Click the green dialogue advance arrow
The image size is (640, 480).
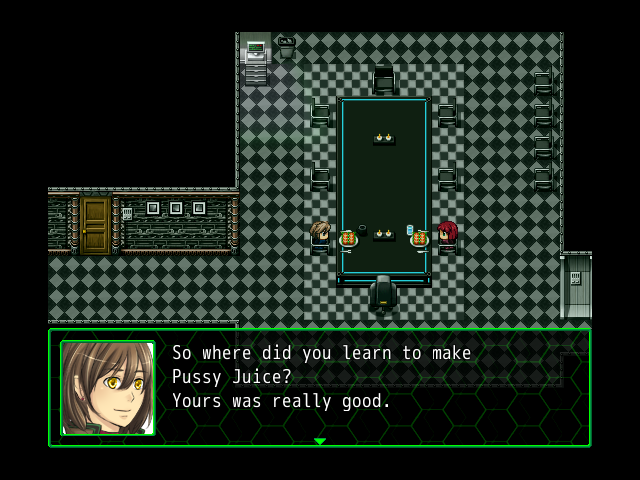(320, 441)
